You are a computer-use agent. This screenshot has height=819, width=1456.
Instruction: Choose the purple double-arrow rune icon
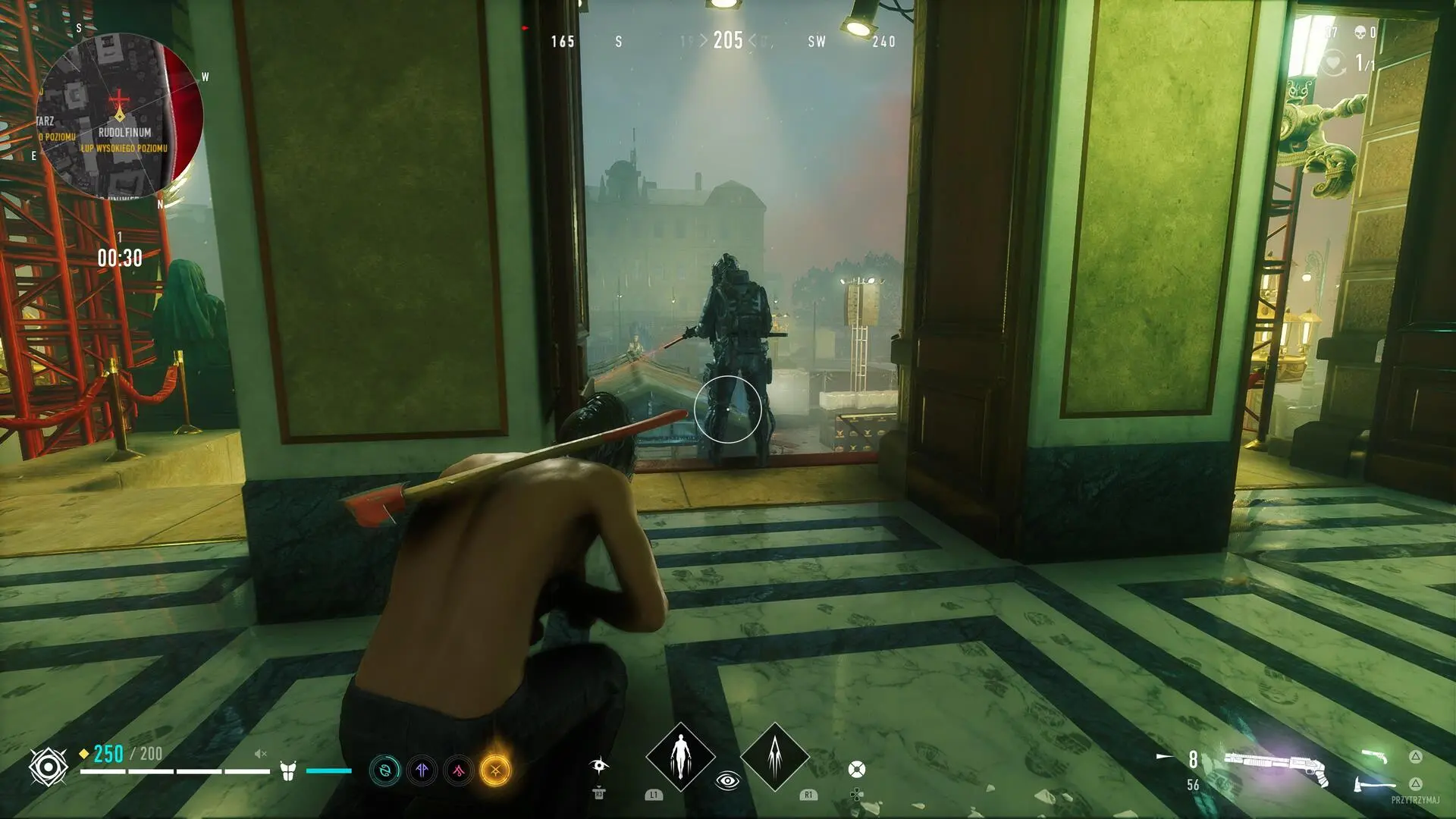(422, 771)
